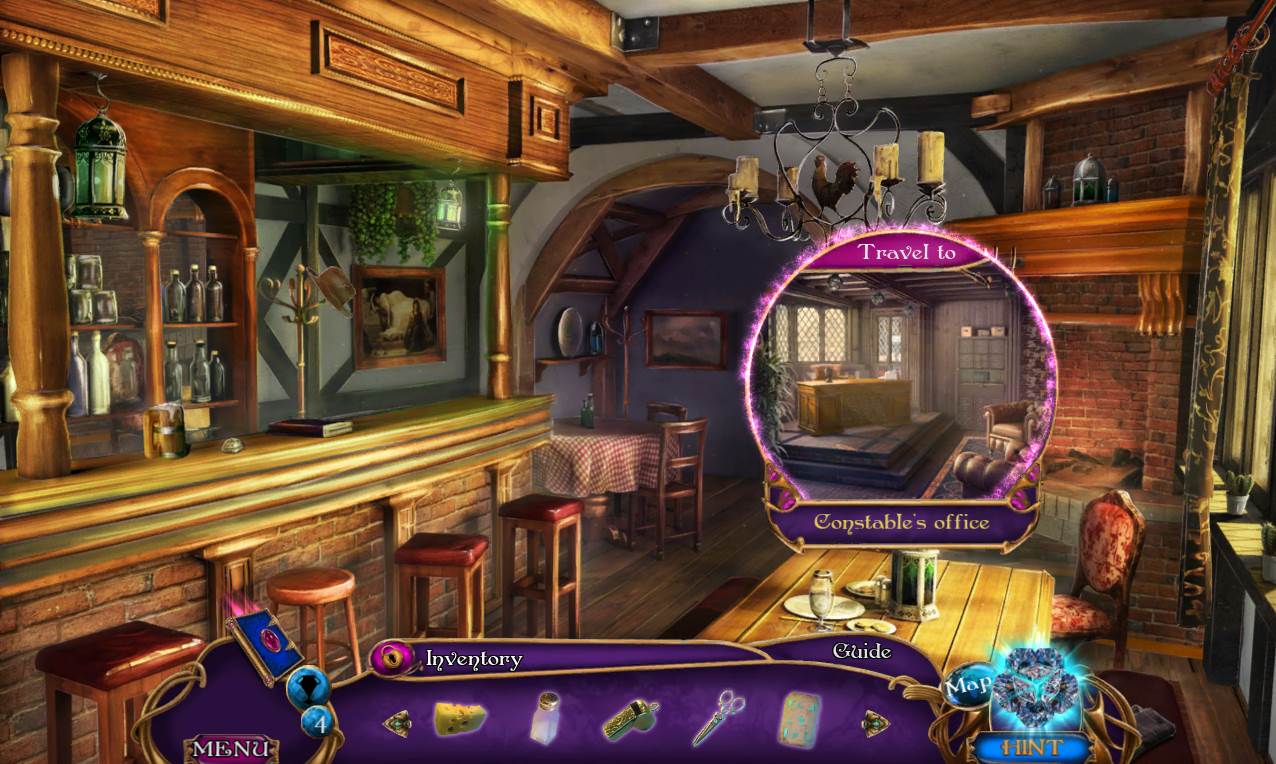Select the patterned tile inventory item
The image size is (1276, 764).
click(x=800, y=718)
